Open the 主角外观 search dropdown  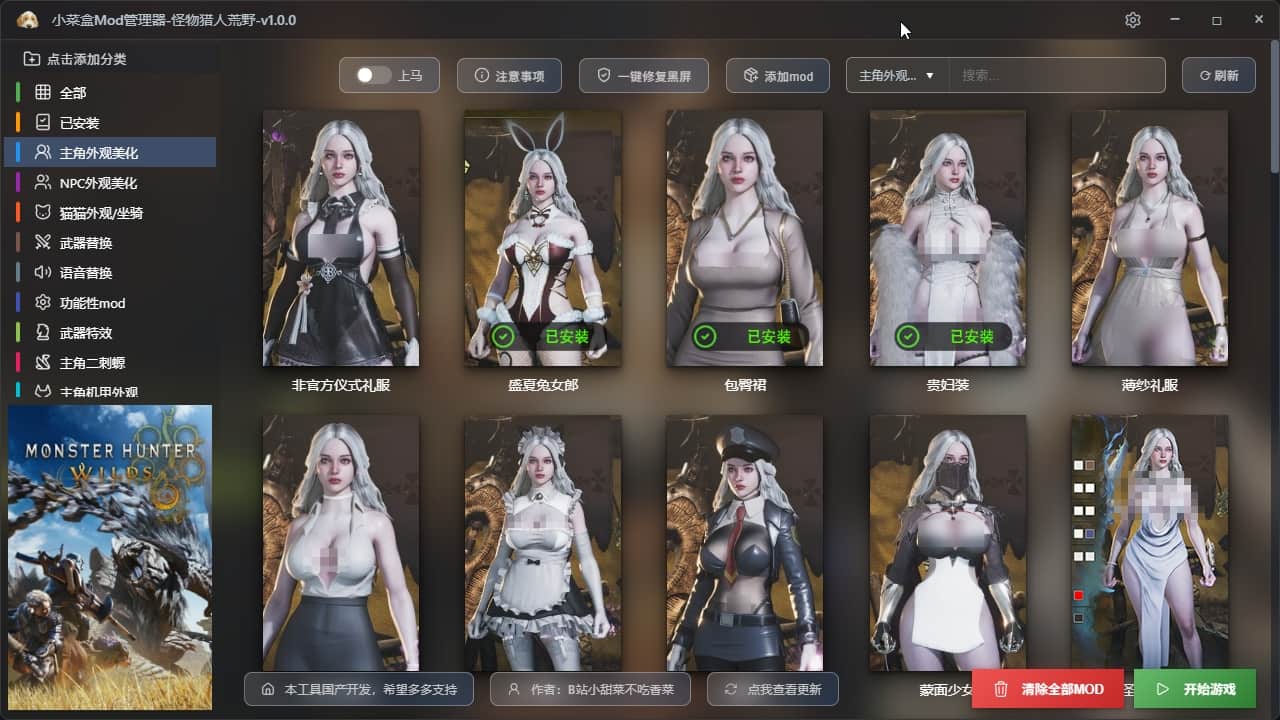pyautogui.click(x=897, y=76)
